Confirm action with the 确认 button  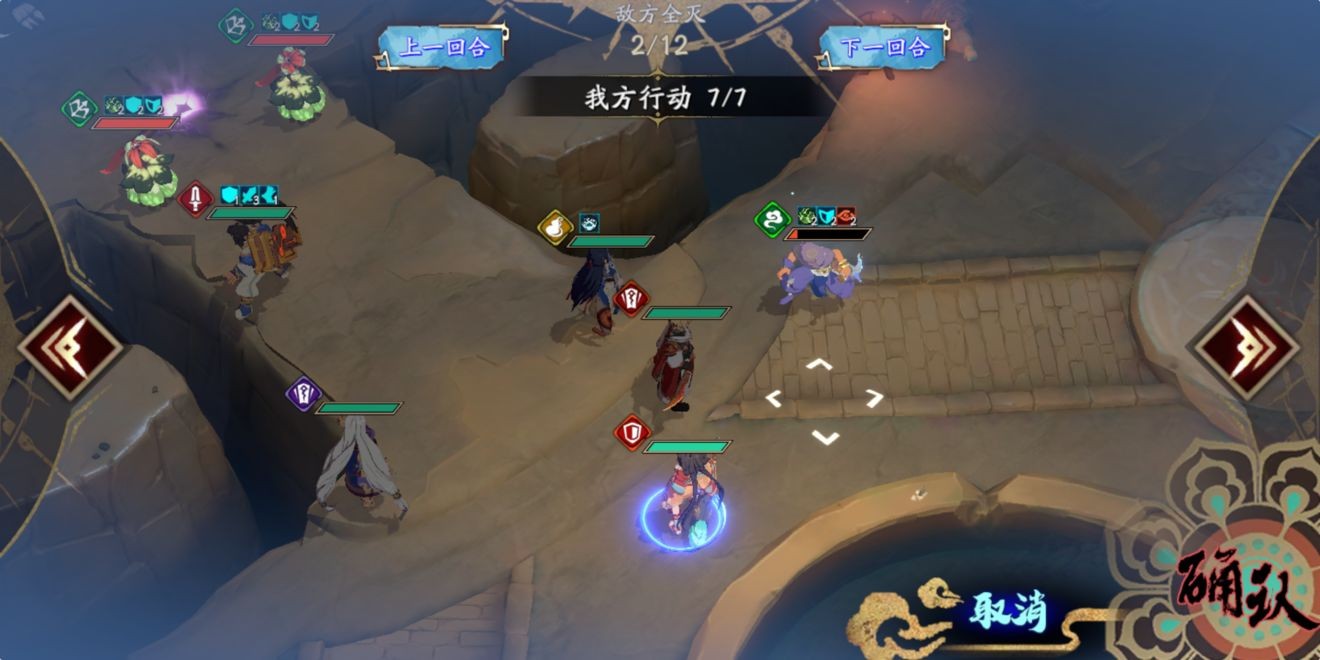click(x=1245, y=587)
